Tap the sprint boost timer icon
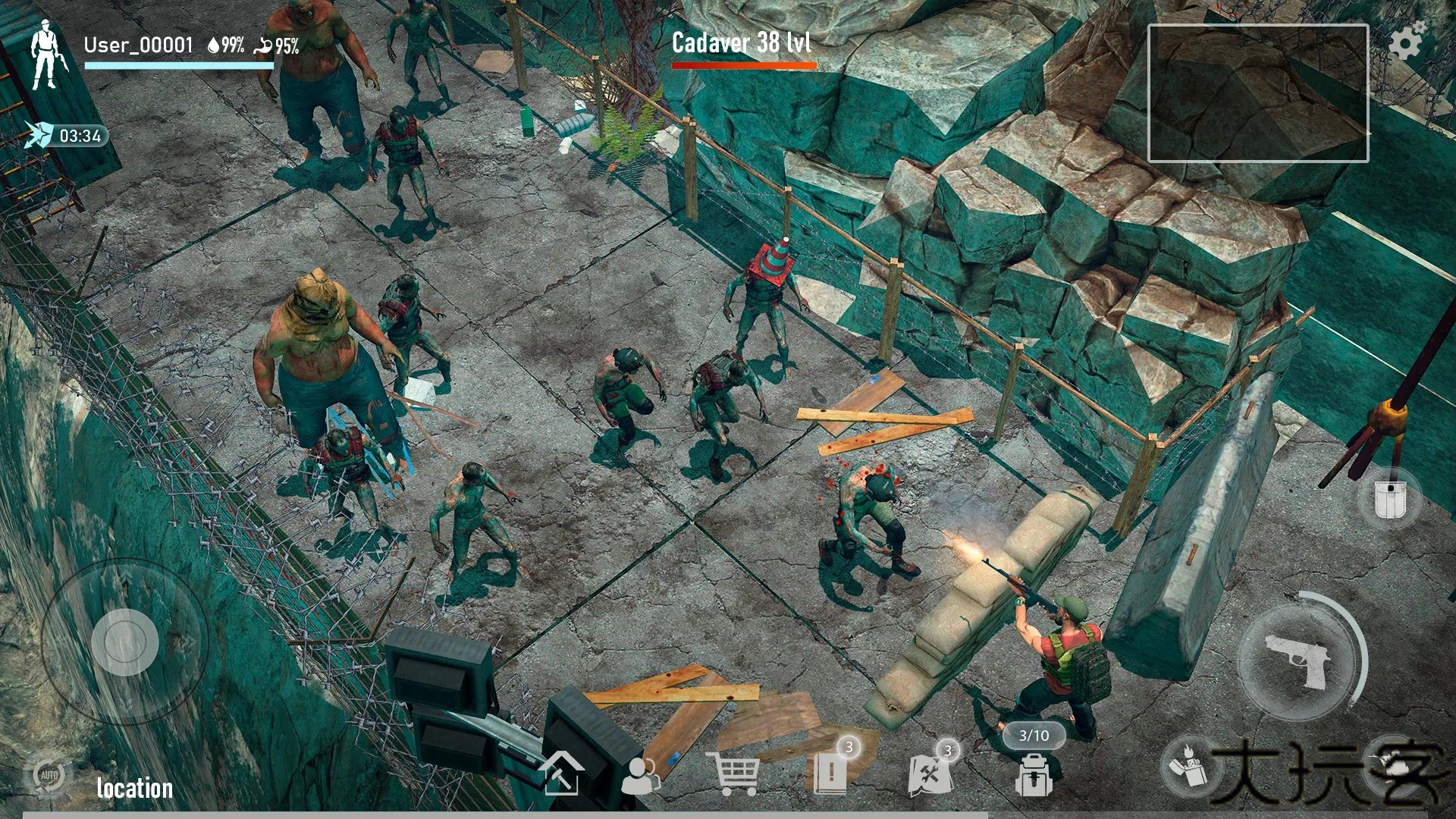The image size is (1456, 819). pos(38,136)
